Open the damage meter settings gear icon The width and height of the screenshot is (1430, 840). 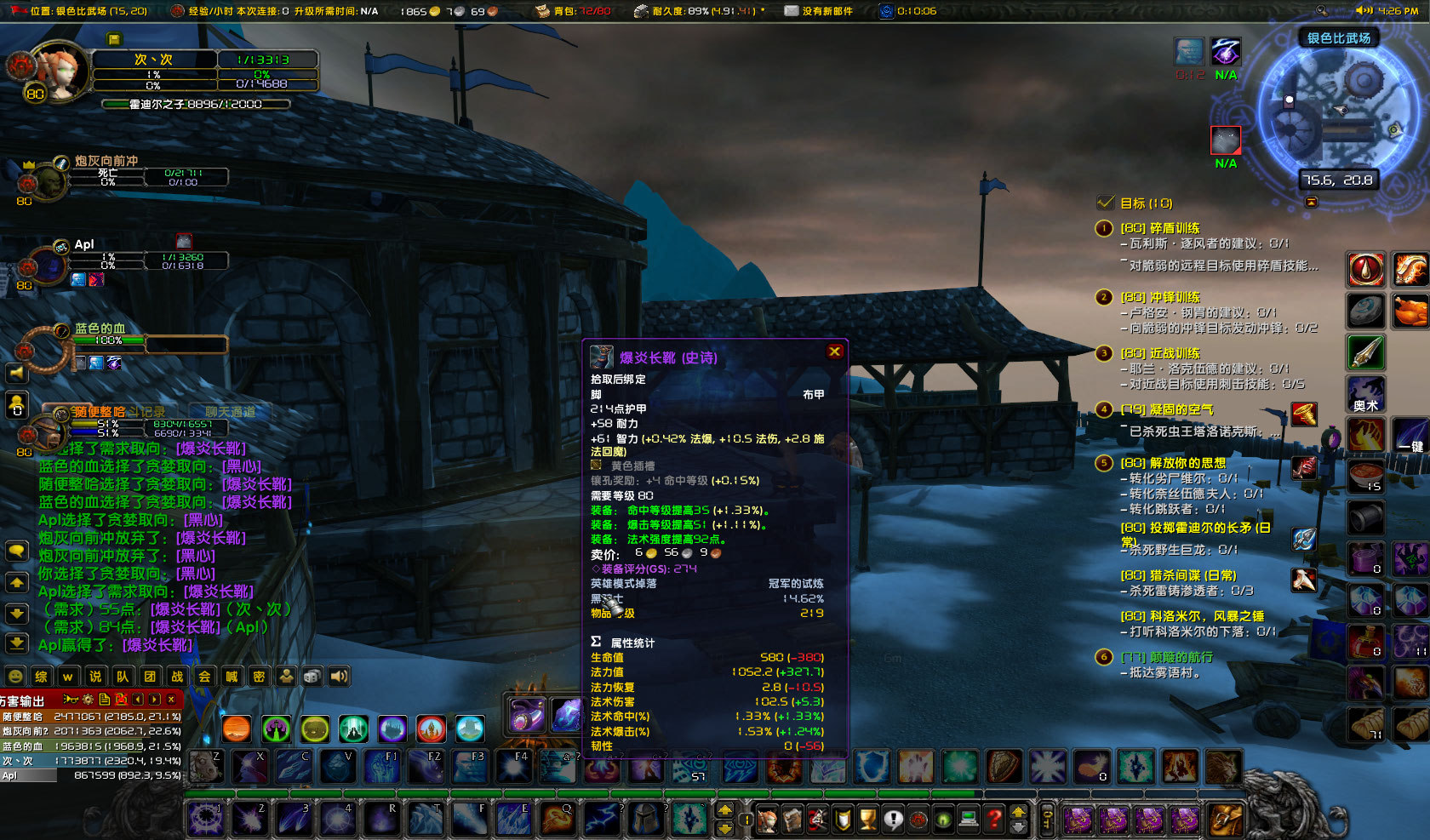[x=86, y=700]
